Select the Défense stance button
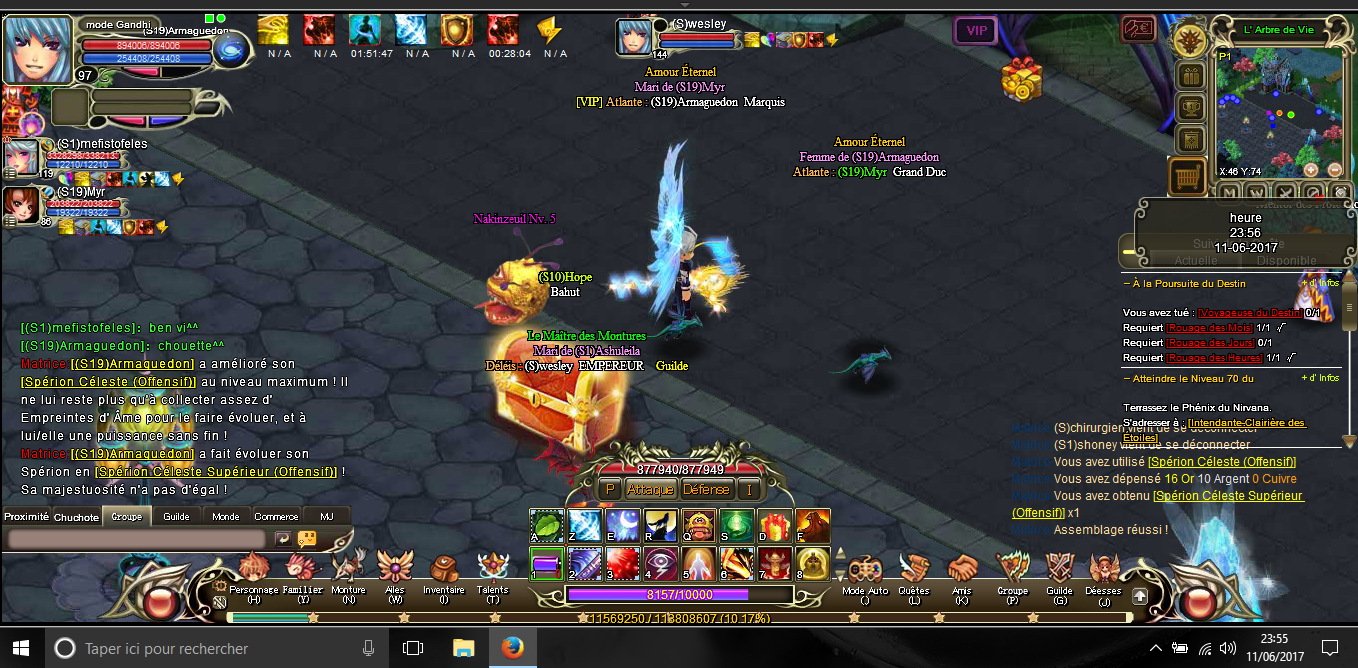Screen dimensions: 1358x668 coord(706,489)
